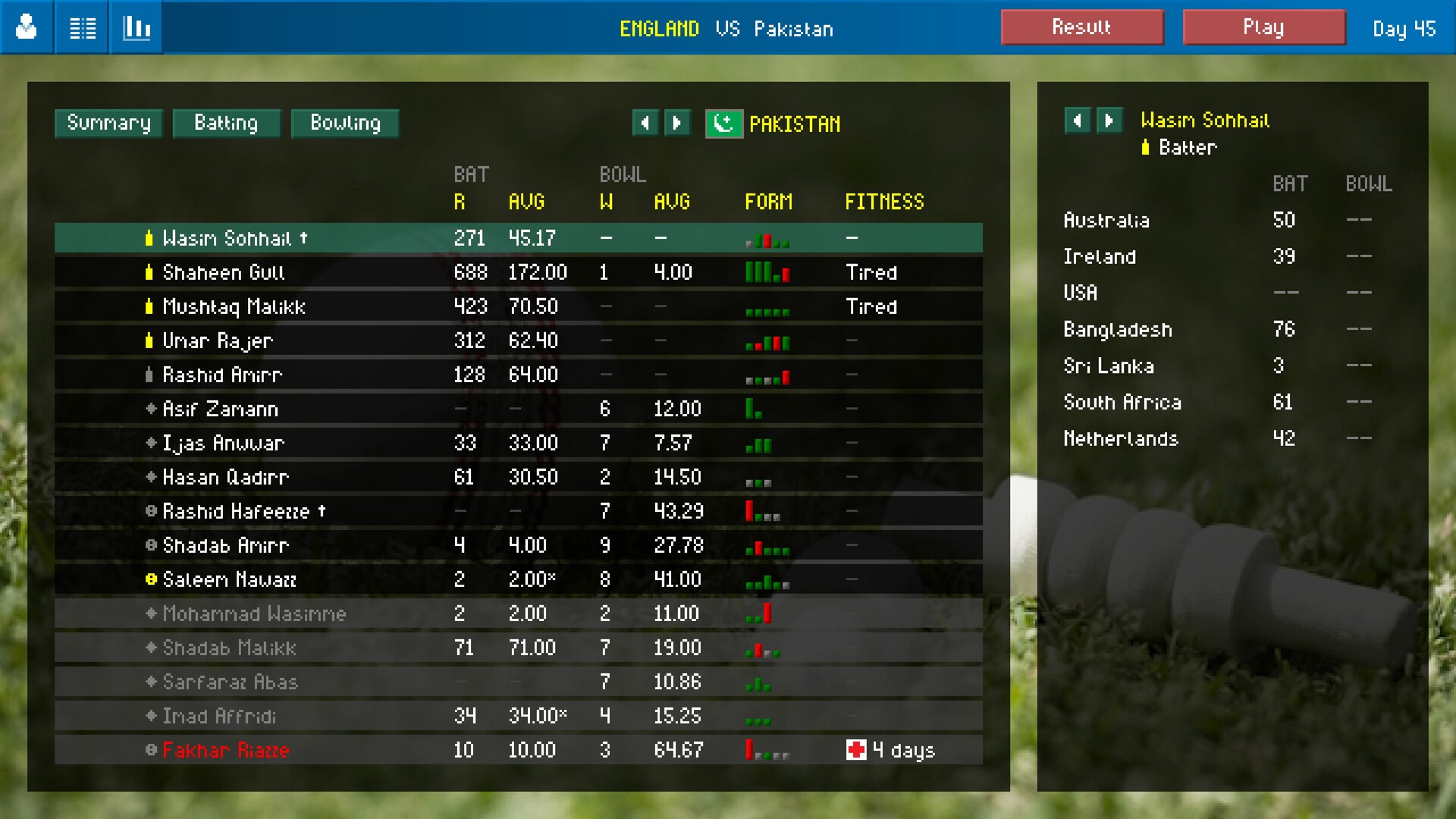Click the ball icon beside Asif Zamann
Image resolution: width=1456 pixels, height=819 pixels.
coord(150,409)
